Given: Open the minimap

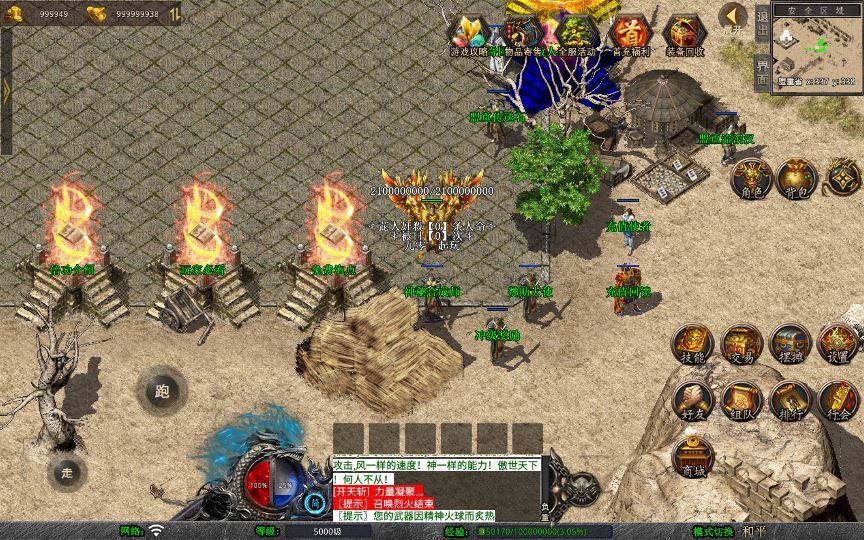Looking at the screenshot, I should tap(817, 48).
